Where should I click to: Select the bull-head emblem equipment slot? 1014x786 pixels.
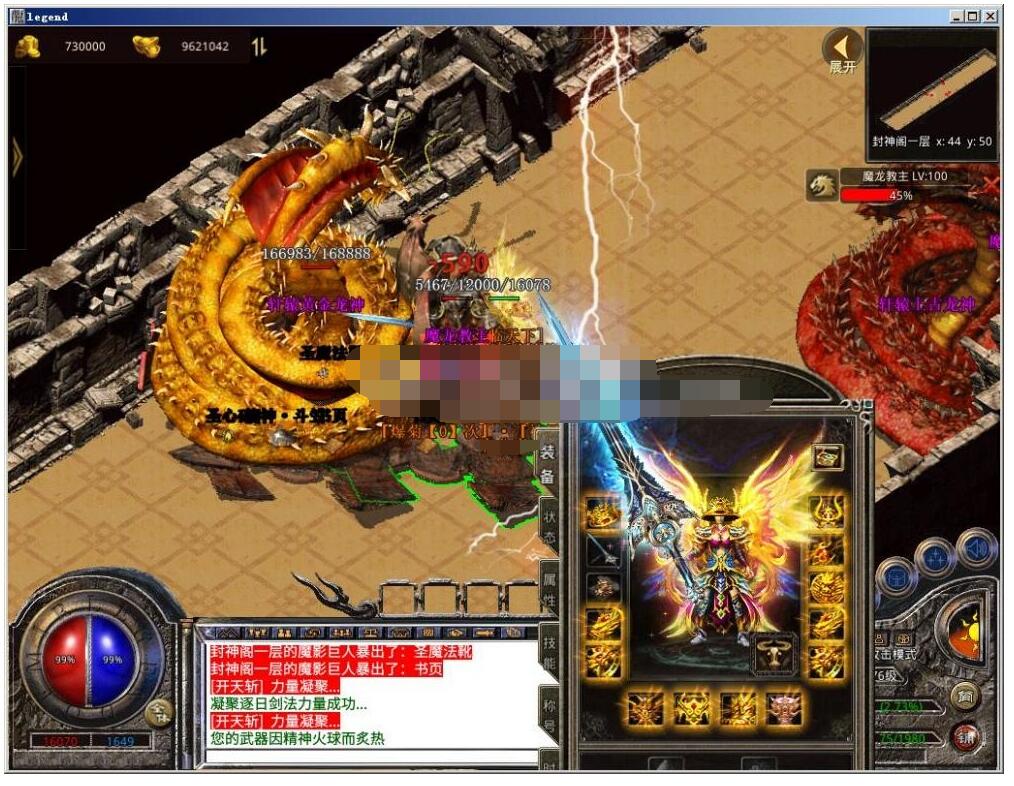(x=774, y=655)
